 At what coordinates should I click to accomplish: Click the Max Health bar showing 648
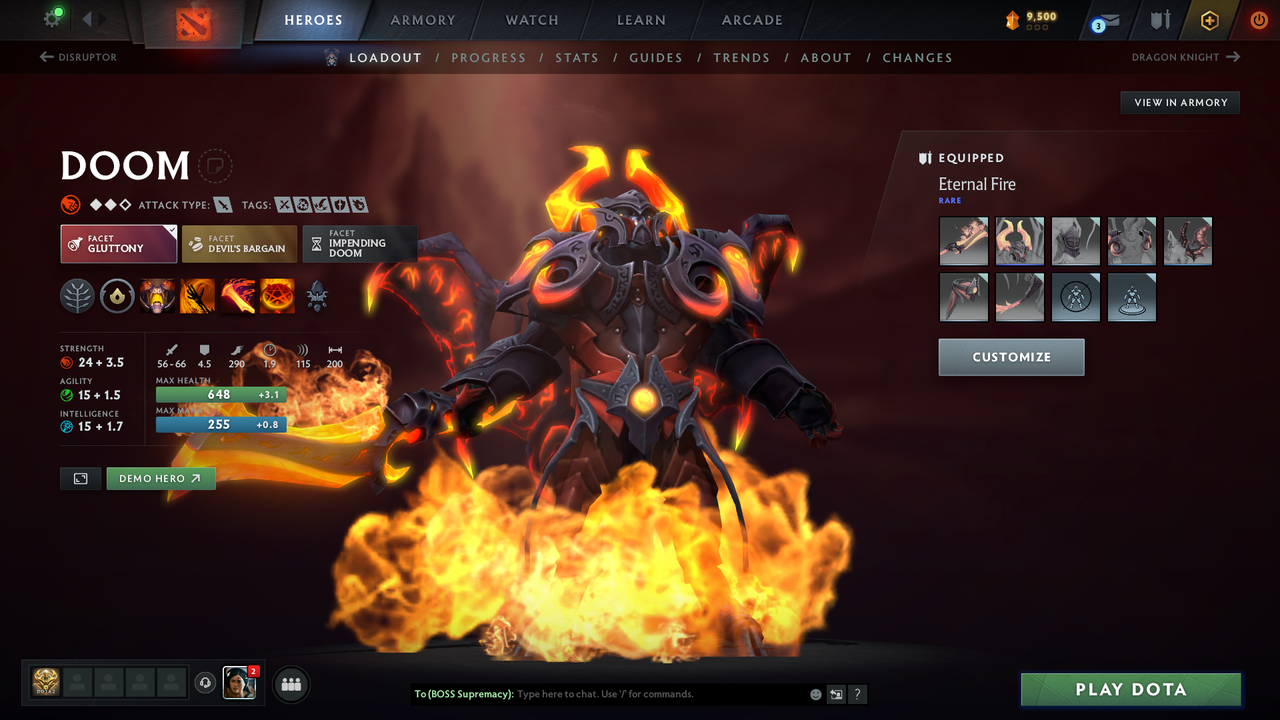(x=220, y=394)
